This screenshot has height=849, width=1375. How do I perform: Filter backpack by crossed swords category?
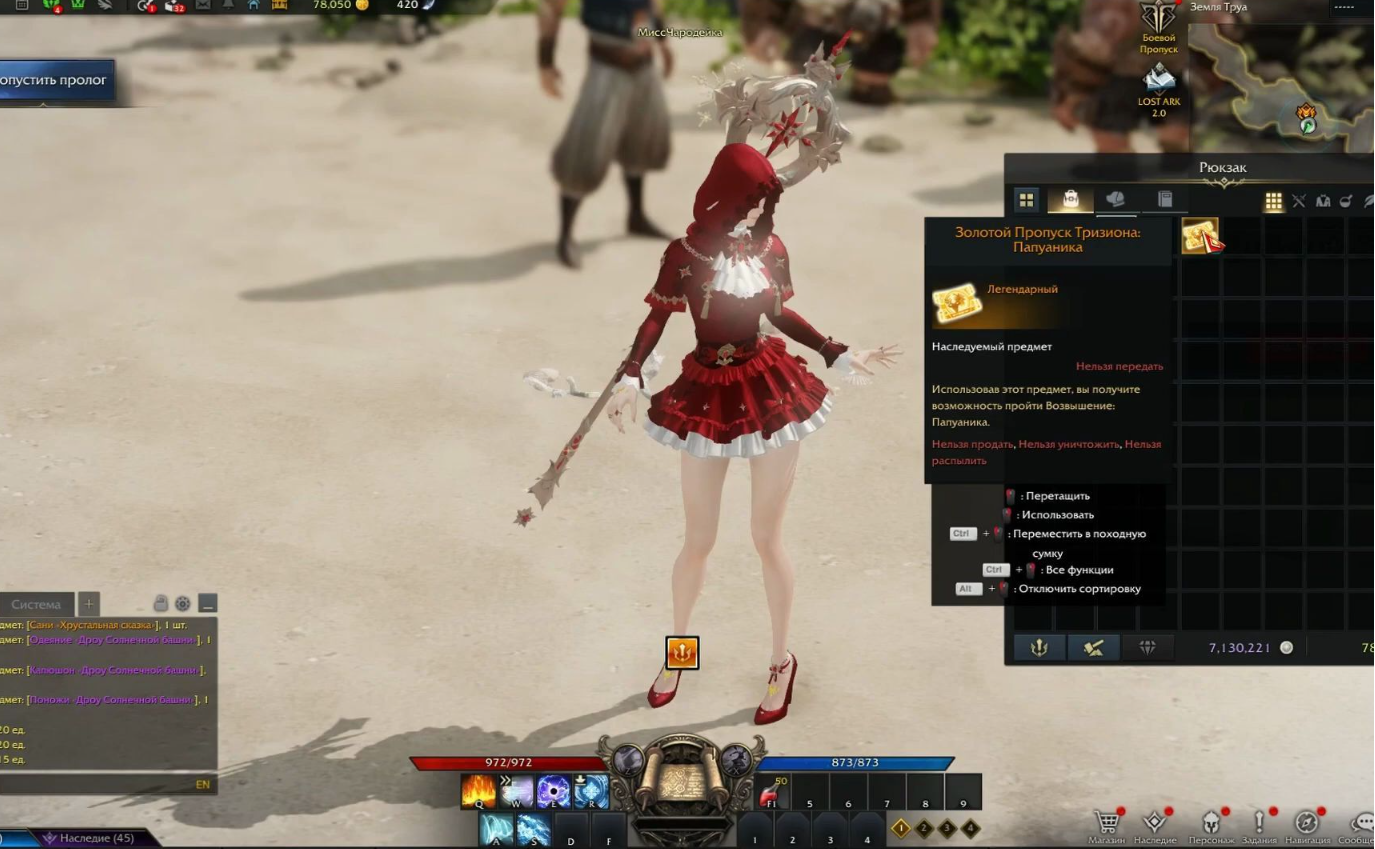coord(1299,201)
